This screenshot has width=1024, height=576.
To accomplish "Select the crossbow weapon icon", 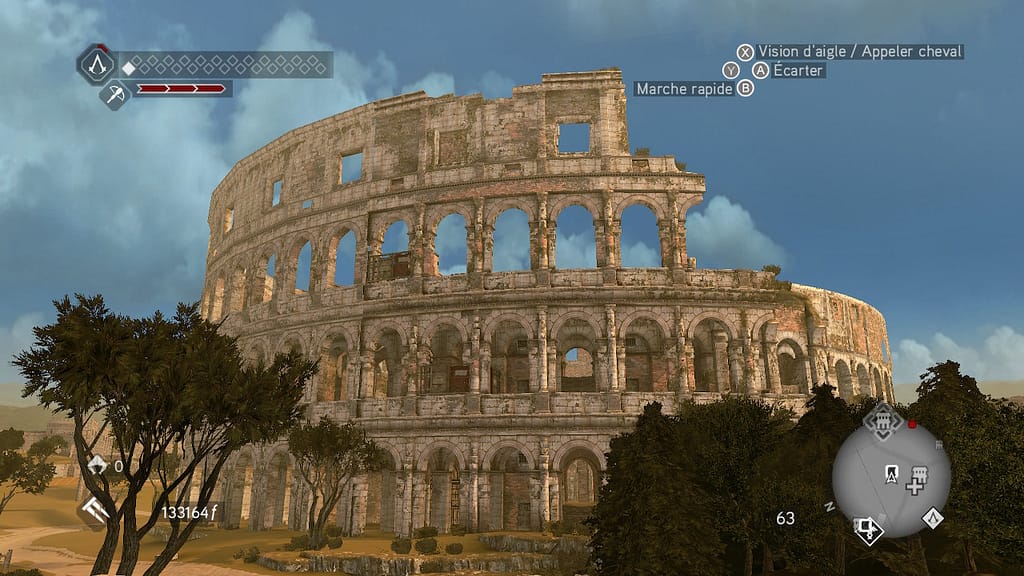I will 115,94.
